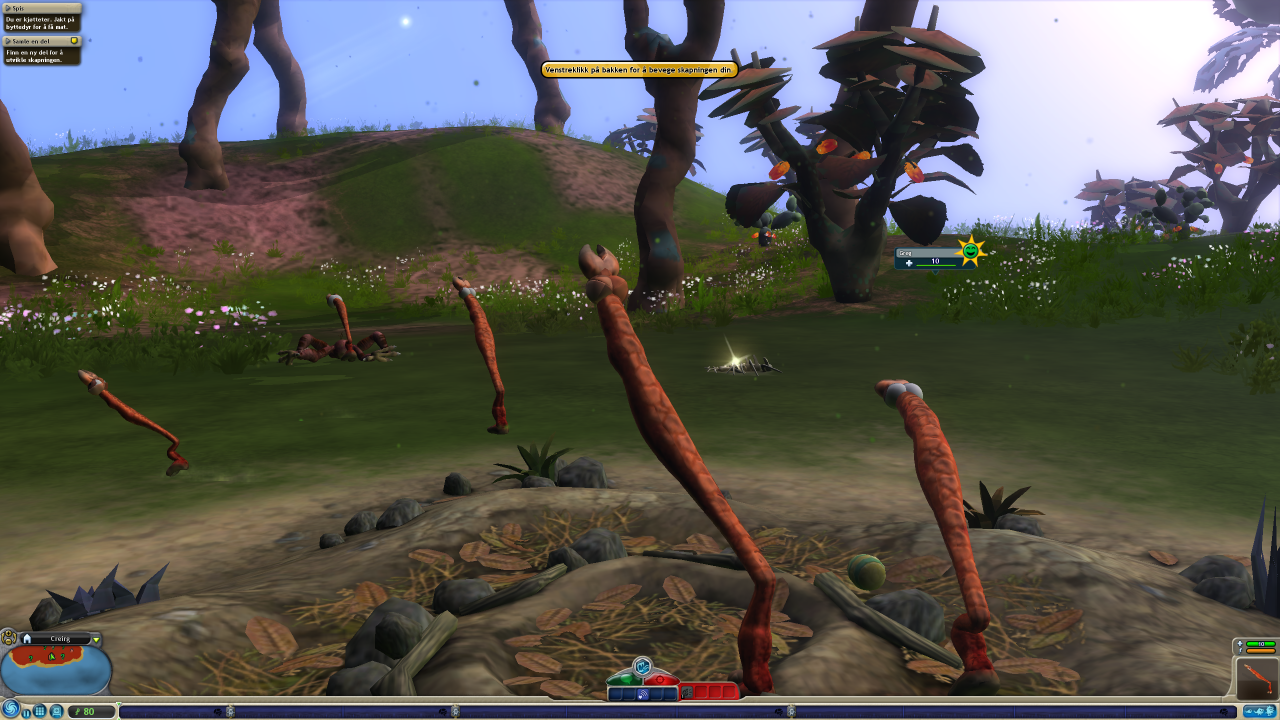The height and width of the screenshot is (720, 1280).
Task: Activate the blue social ability slot with the sing icon
Action: point(643,693)
